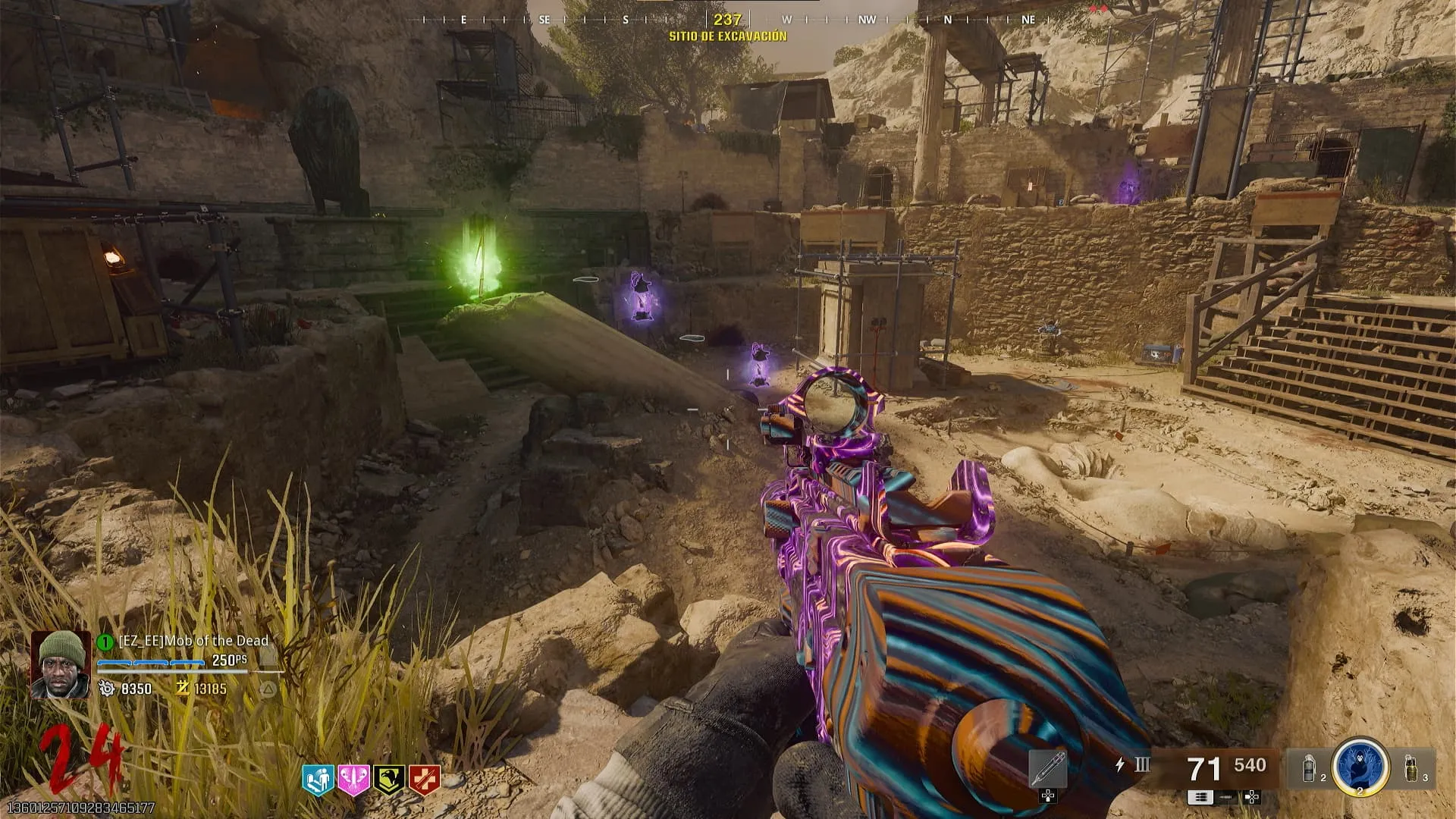Select the tactical grenade slot
The height and width of the screenshot is (819, 1456).
tap(1309, 768)
